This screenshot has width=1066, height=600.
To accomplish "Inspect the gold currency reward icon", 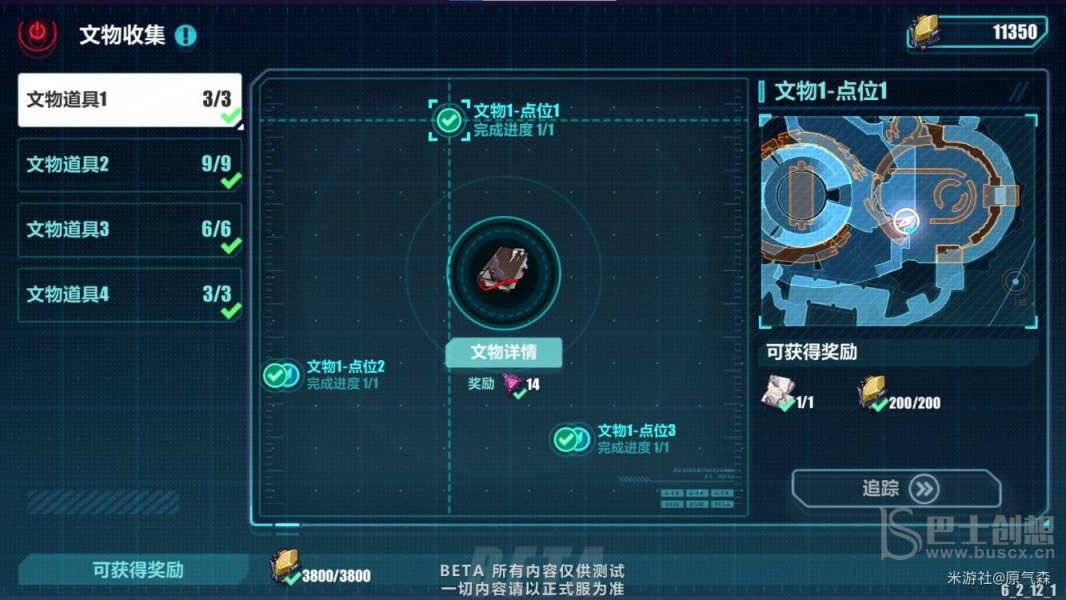I will tap(872, 394).
